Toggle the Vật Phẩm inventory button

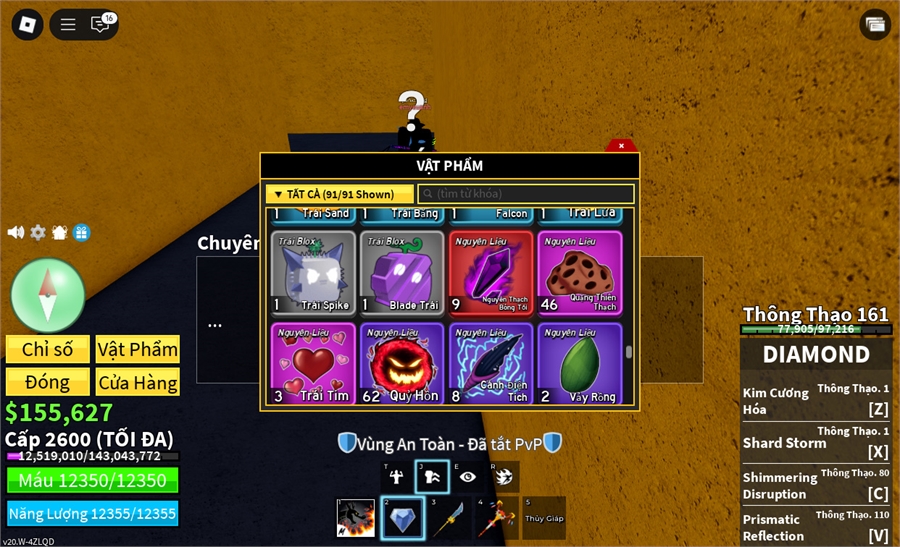(x=138, y=349)
